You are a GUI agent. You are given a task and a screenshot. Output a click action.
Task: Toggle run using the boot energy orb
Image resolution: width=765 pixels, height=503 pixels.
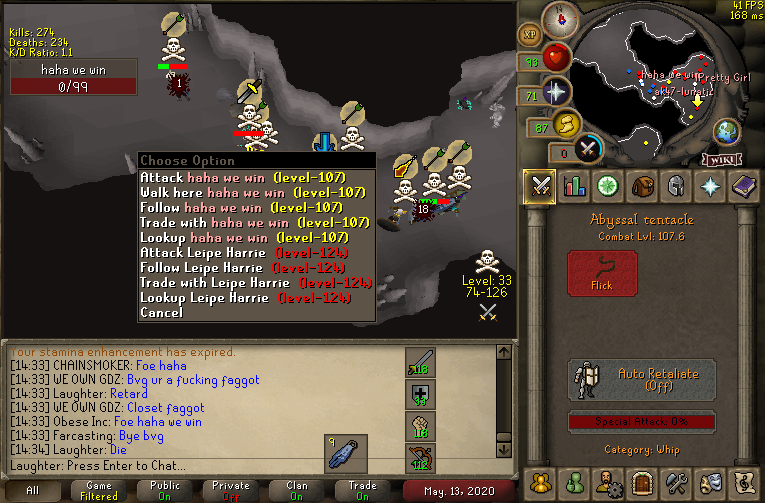click(567, 124)
